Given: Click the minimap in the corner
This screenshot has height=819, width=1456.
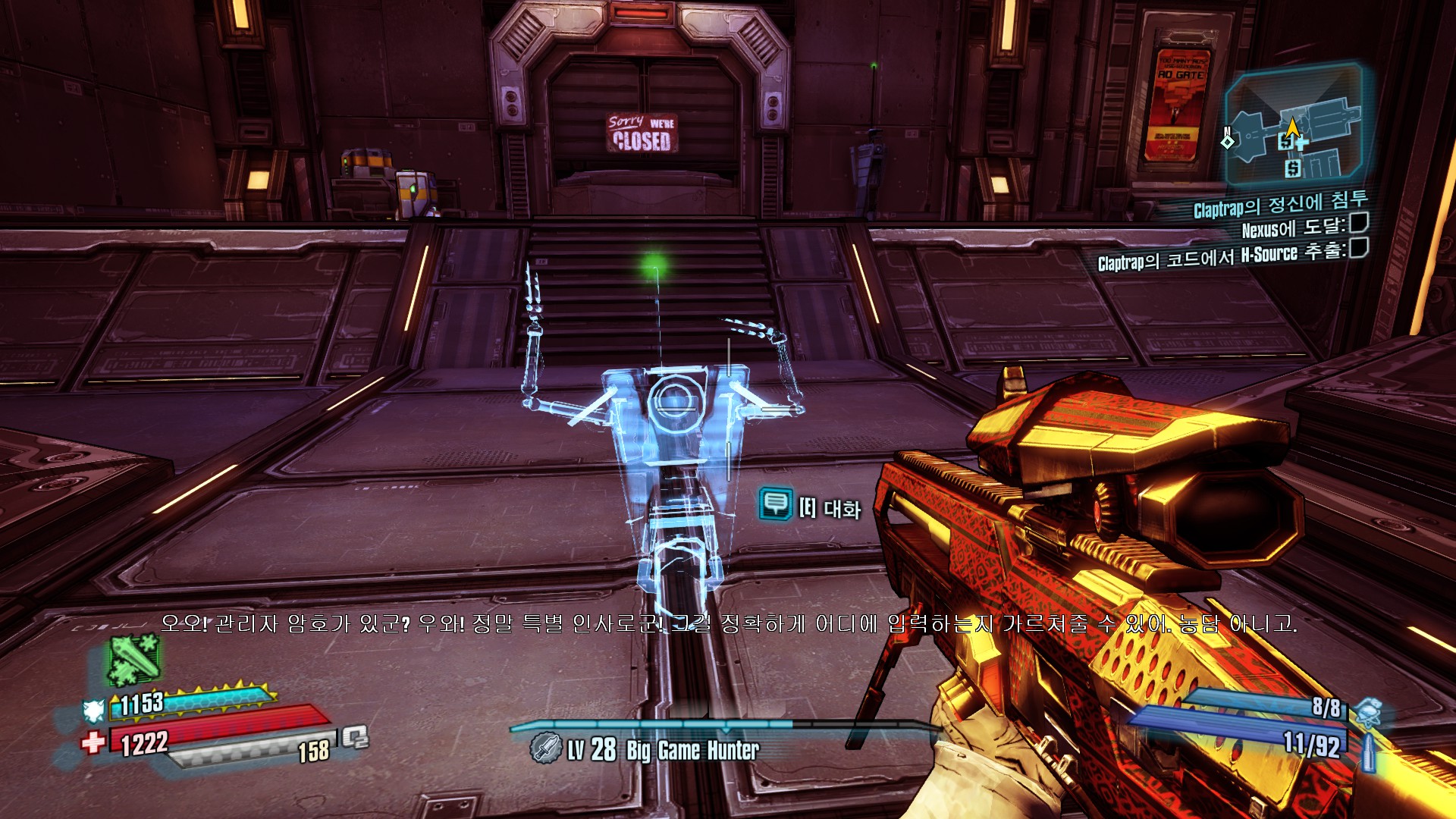Looking at the screenshot, I should (x=1295, y=126).
